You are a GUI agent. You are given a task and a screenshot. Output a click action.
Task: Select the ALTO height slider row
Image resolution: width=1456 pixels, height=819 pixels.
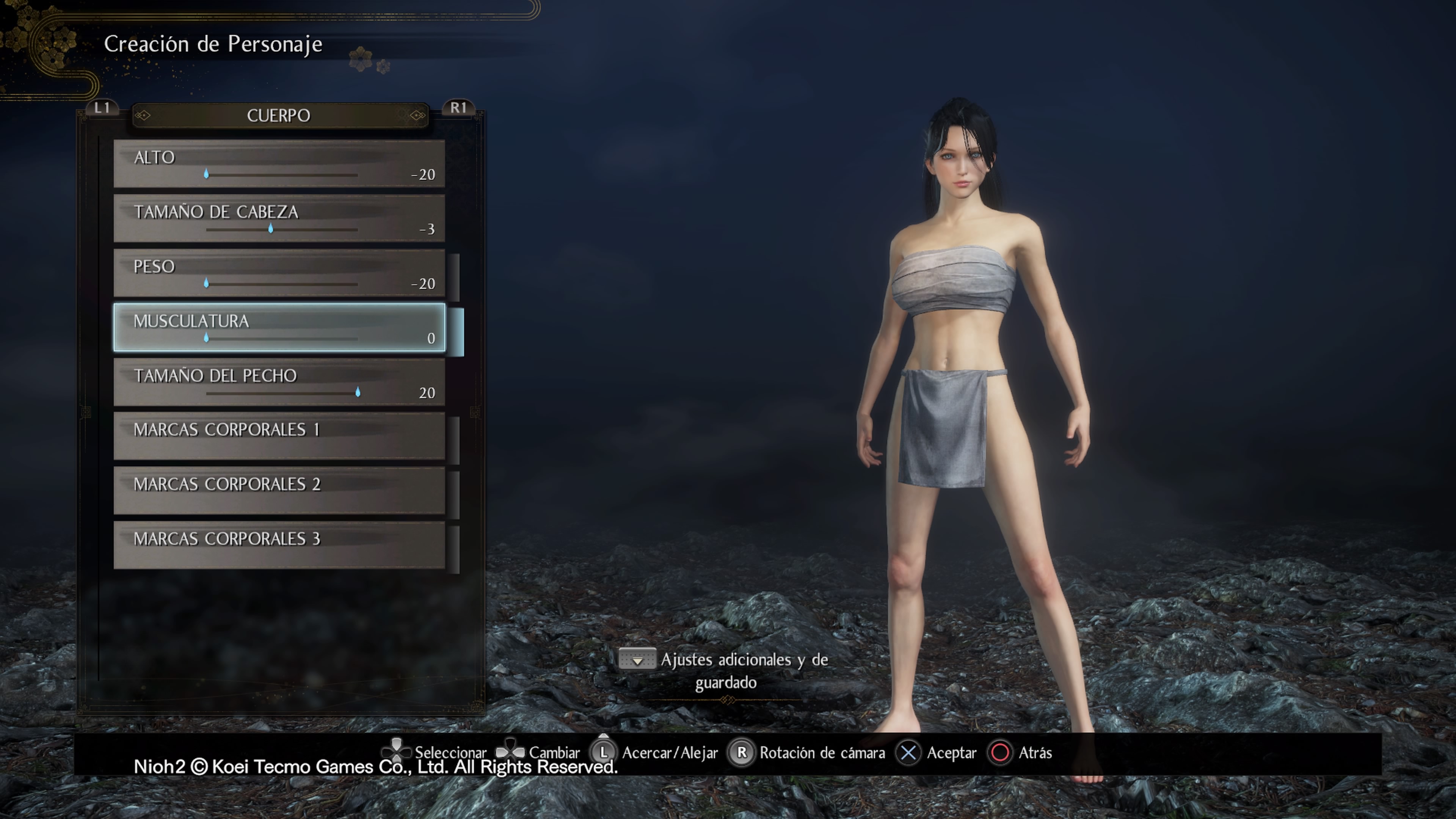(x=279, y=164)
